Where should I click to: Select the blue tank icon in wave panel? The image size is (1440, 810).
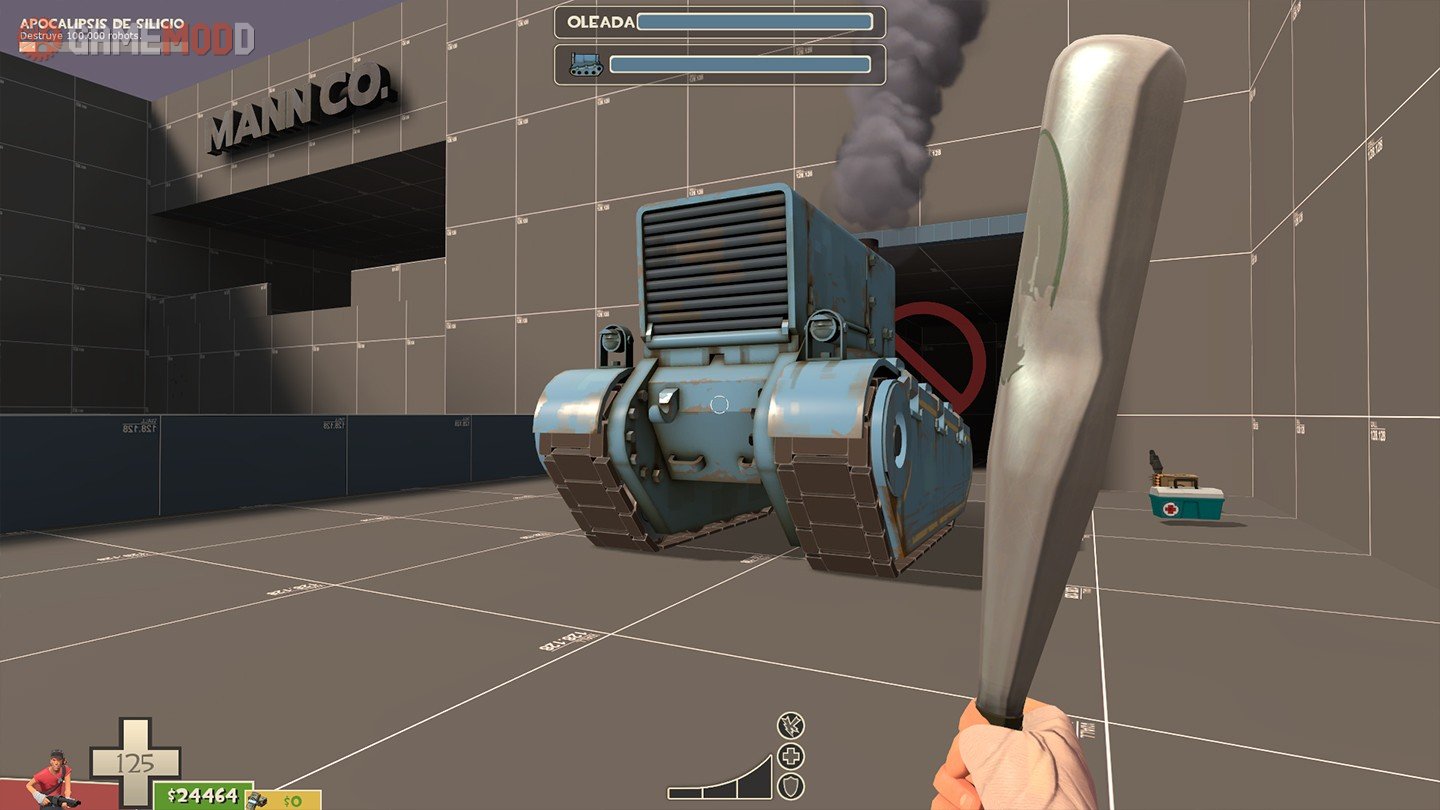585,65
